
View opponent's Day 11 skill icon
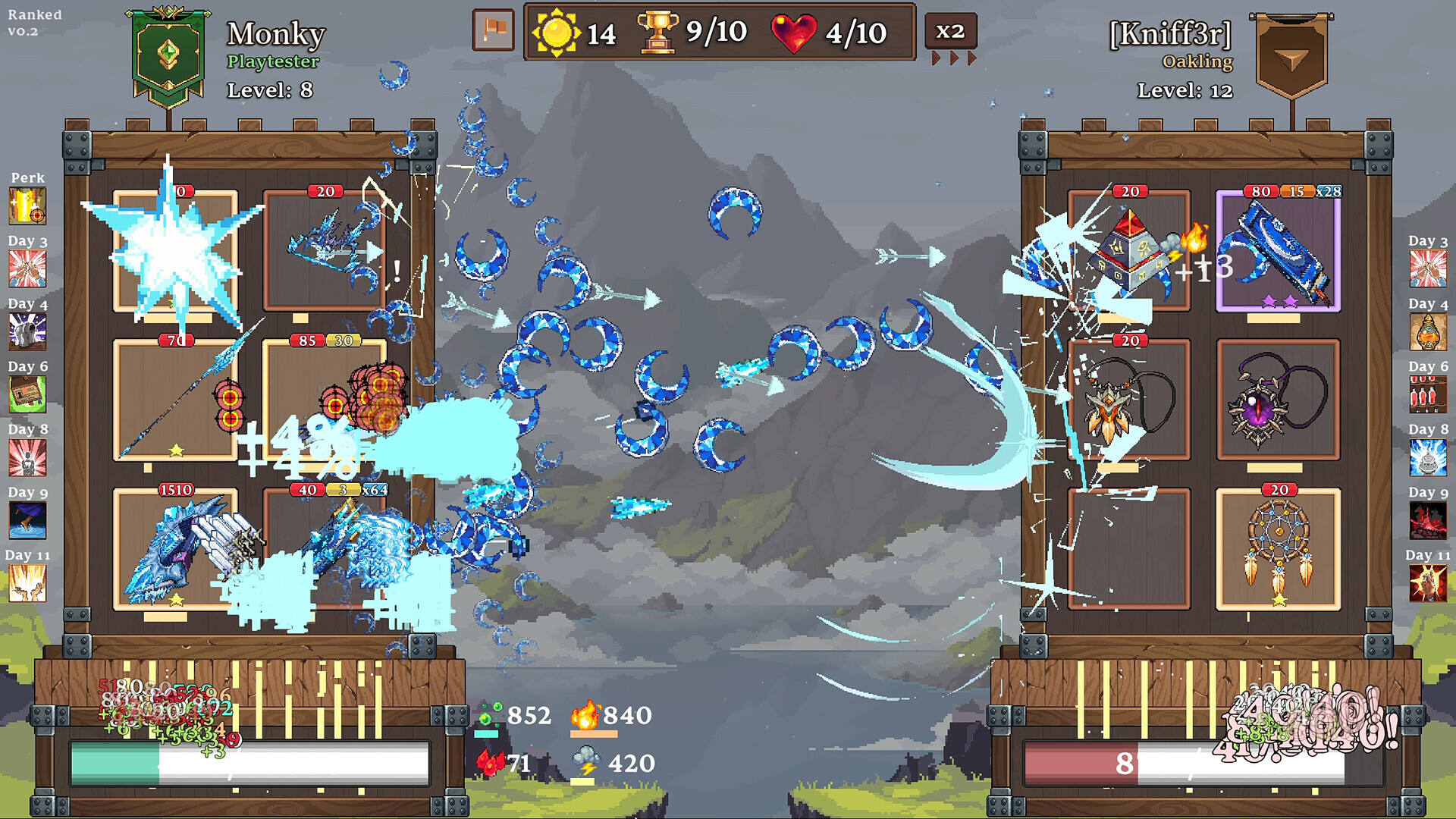click(x=1428, y=583)
